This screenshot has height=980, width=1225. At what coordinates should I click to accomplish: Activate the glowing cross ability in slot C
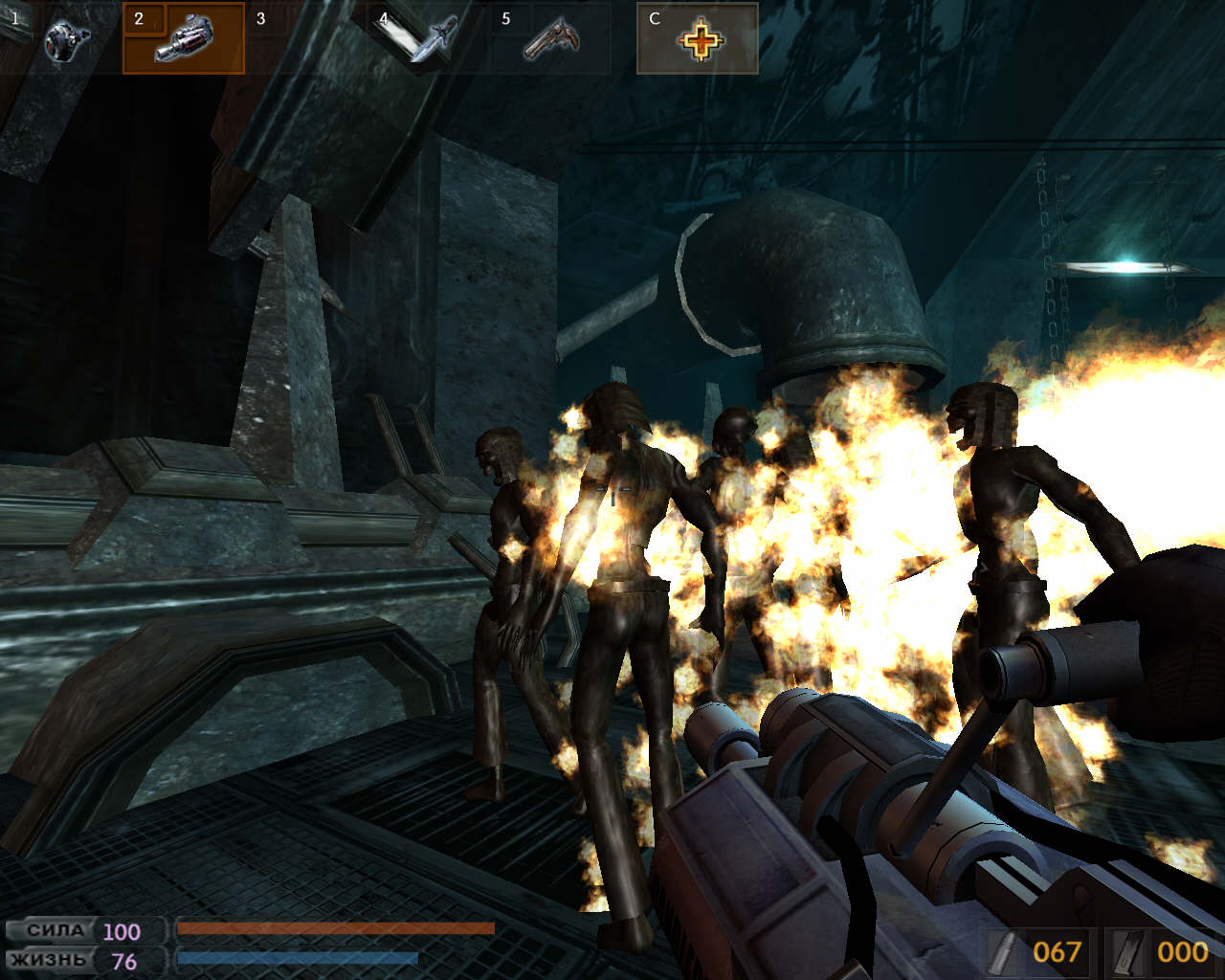coord(698,38)
